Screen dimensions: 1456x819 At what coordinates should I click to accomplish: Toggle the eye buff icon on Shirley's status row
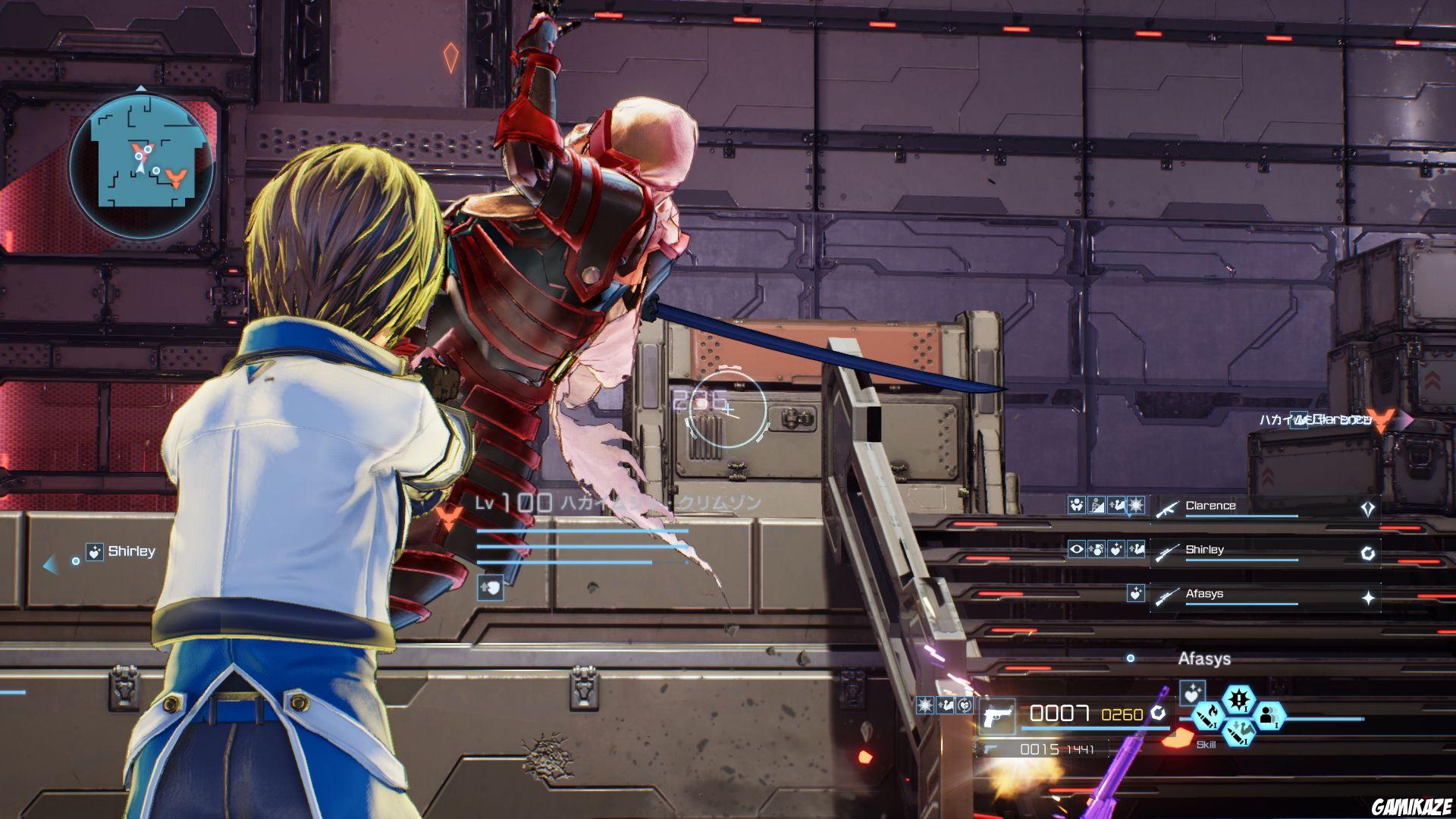(1077, 550)
